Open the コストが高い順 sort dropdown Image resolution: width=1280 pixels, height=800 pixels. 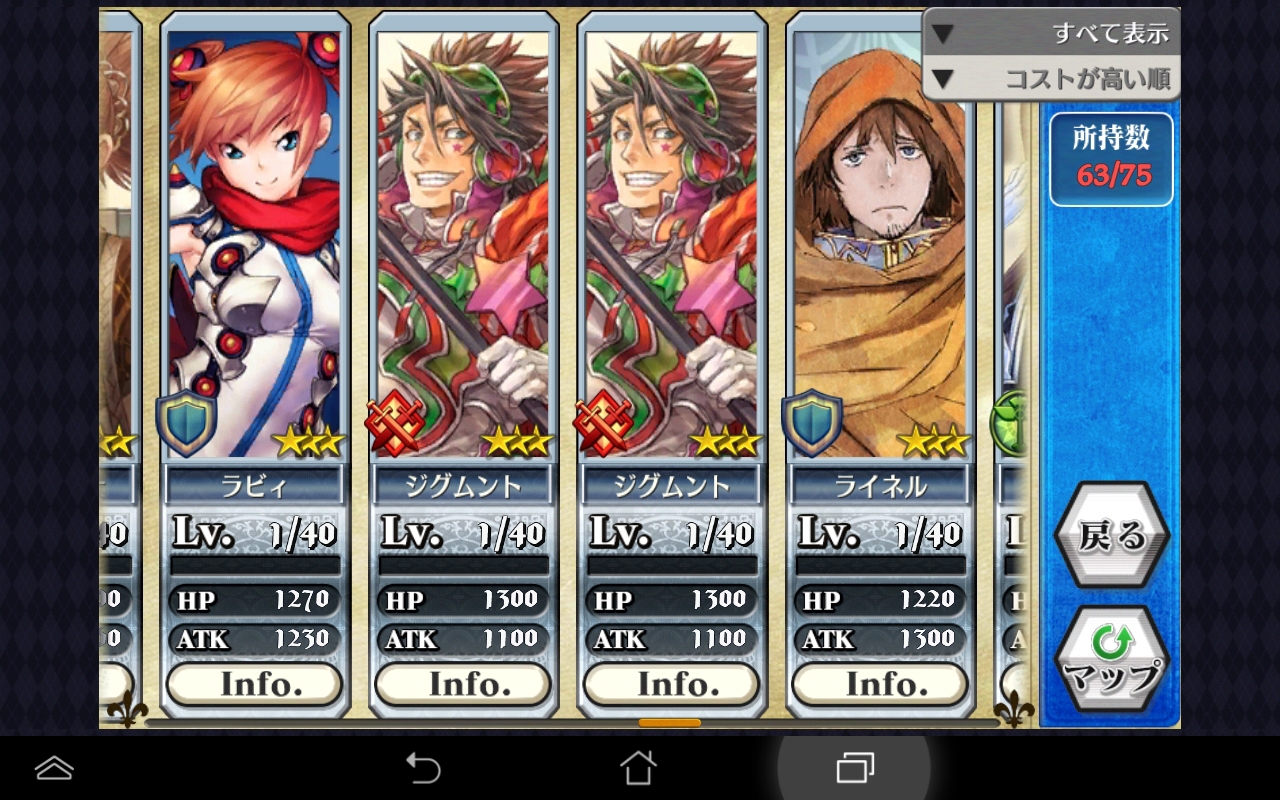click(1051, 79)
